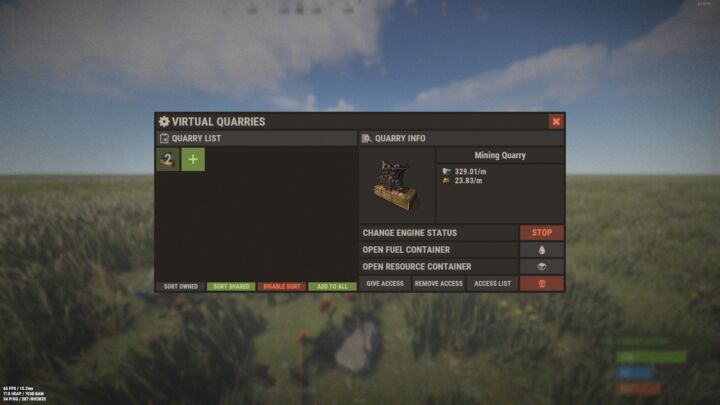
Task: Sort quarries by Owned
Action: (181, 287)
